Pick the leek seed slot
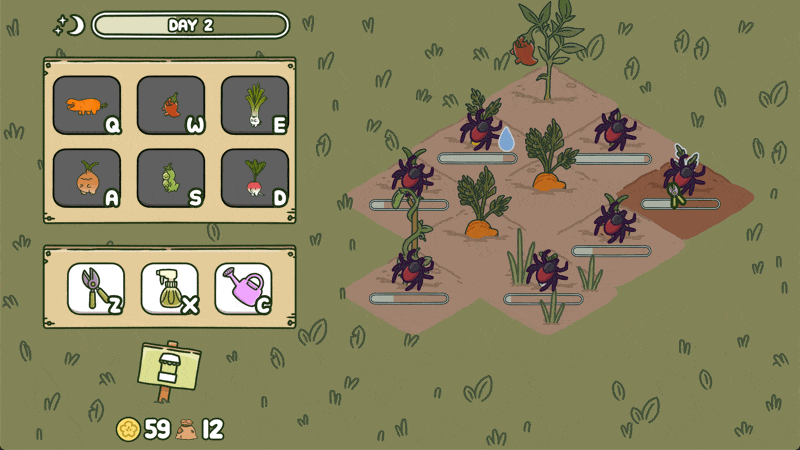Image resolution: width=800 pixels, height=450 pixels. coord(255,105)
